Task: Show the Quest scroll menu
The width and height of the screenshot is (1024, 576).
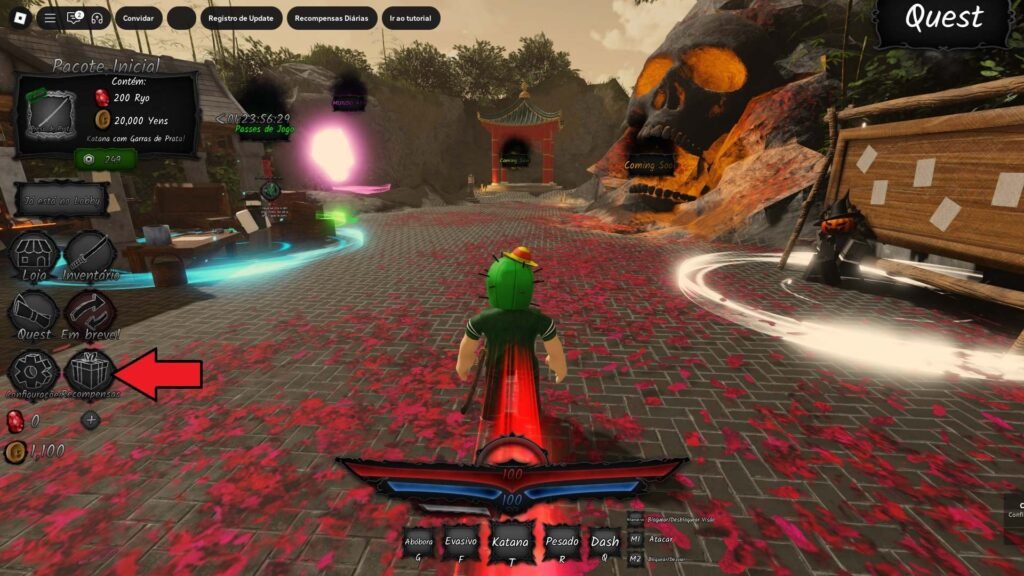Action: [34, 312]
